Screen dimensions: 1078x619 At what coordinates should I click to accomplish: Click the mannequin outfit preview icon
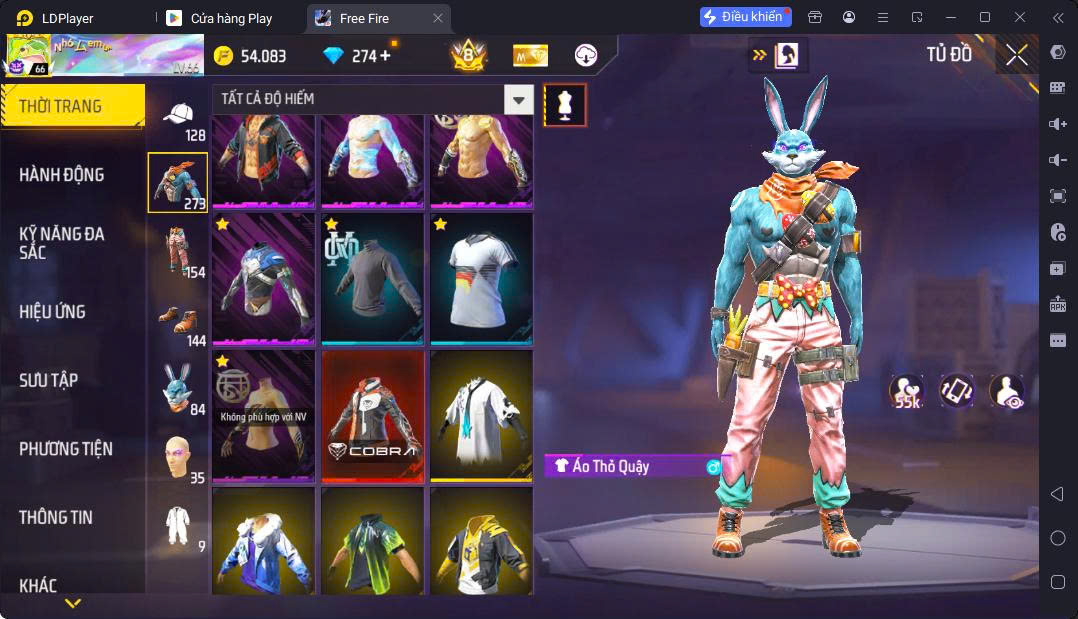click(565, 105)
